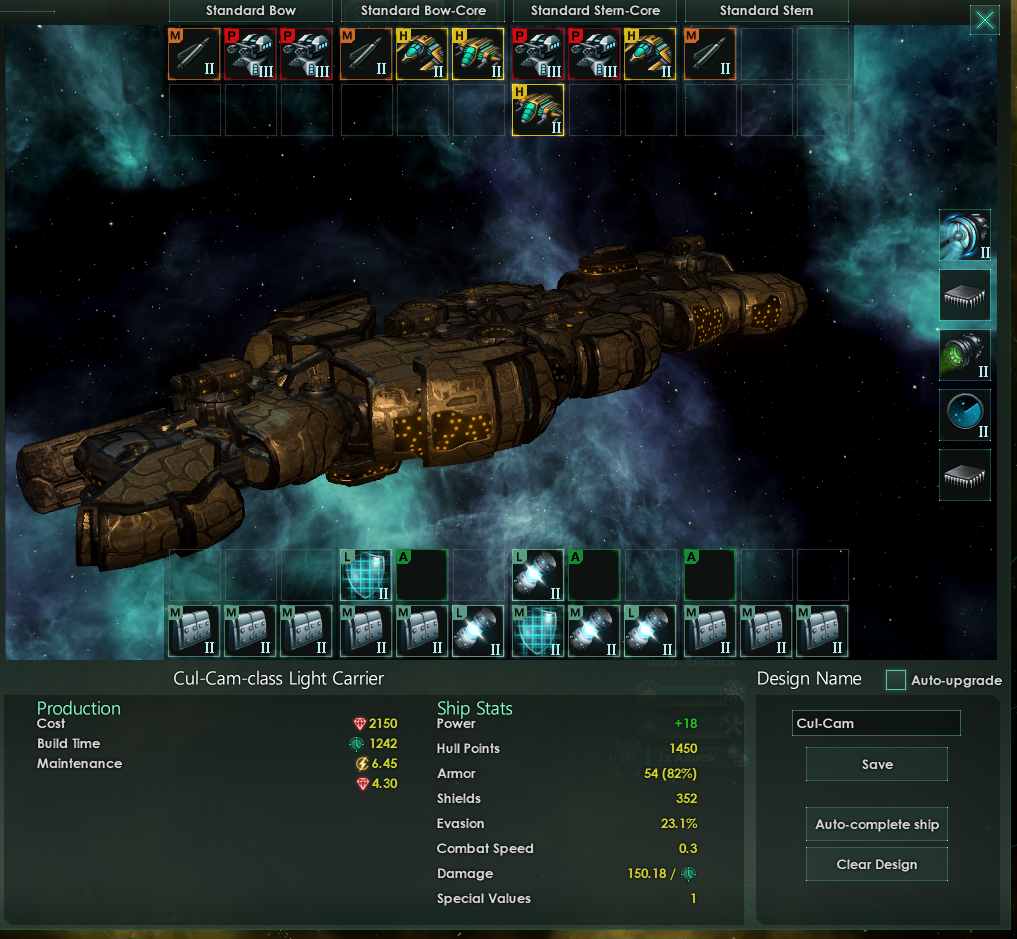The height and width of the screenshot is (939, 1017).
Task: Select the medium M shield utility slot
Action: pyautogui.click(x=538, y=631)
